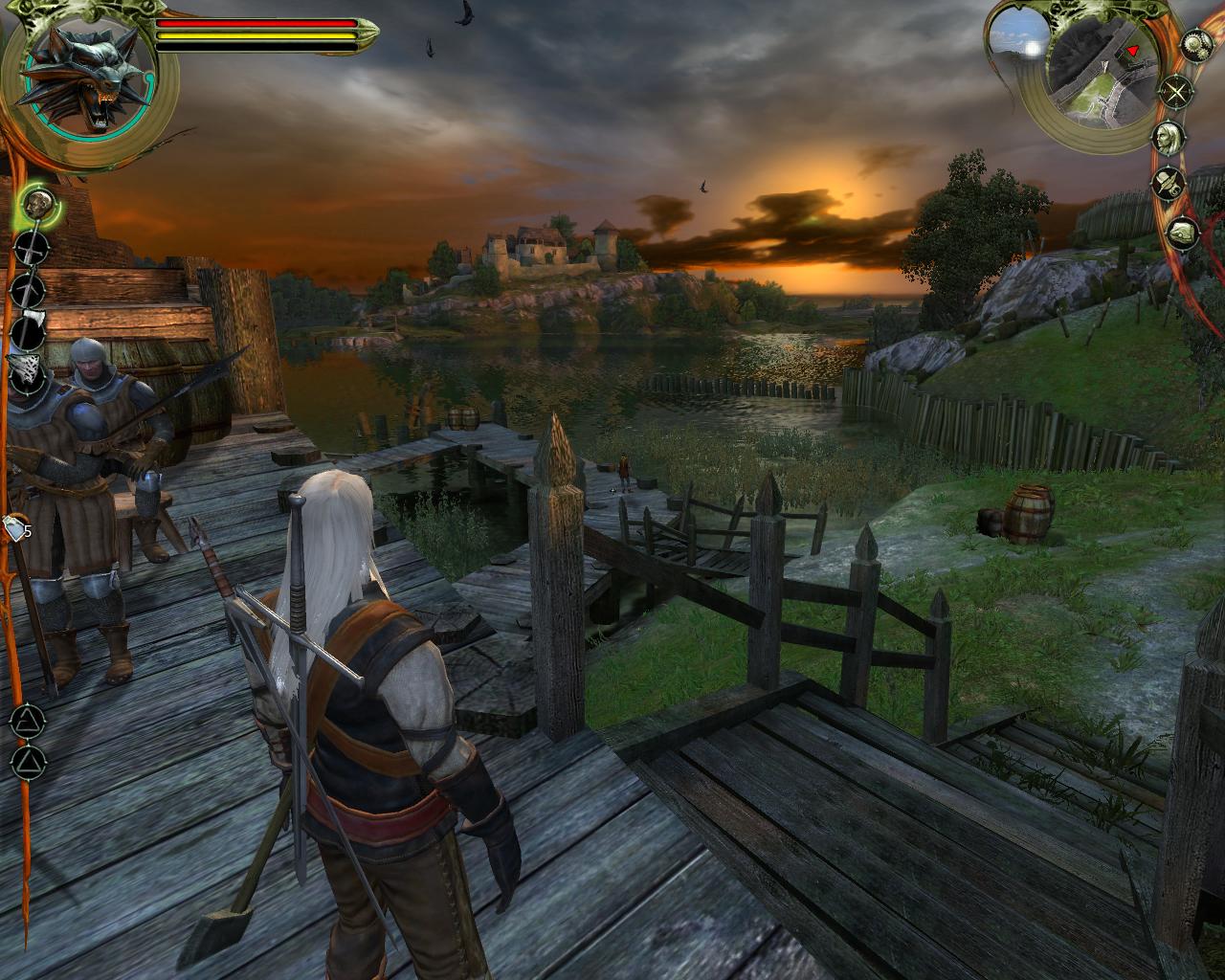This screenshot has height=980, width=1225.
Task: Open the hero character face panel
Action: [x=1167, y=136]
